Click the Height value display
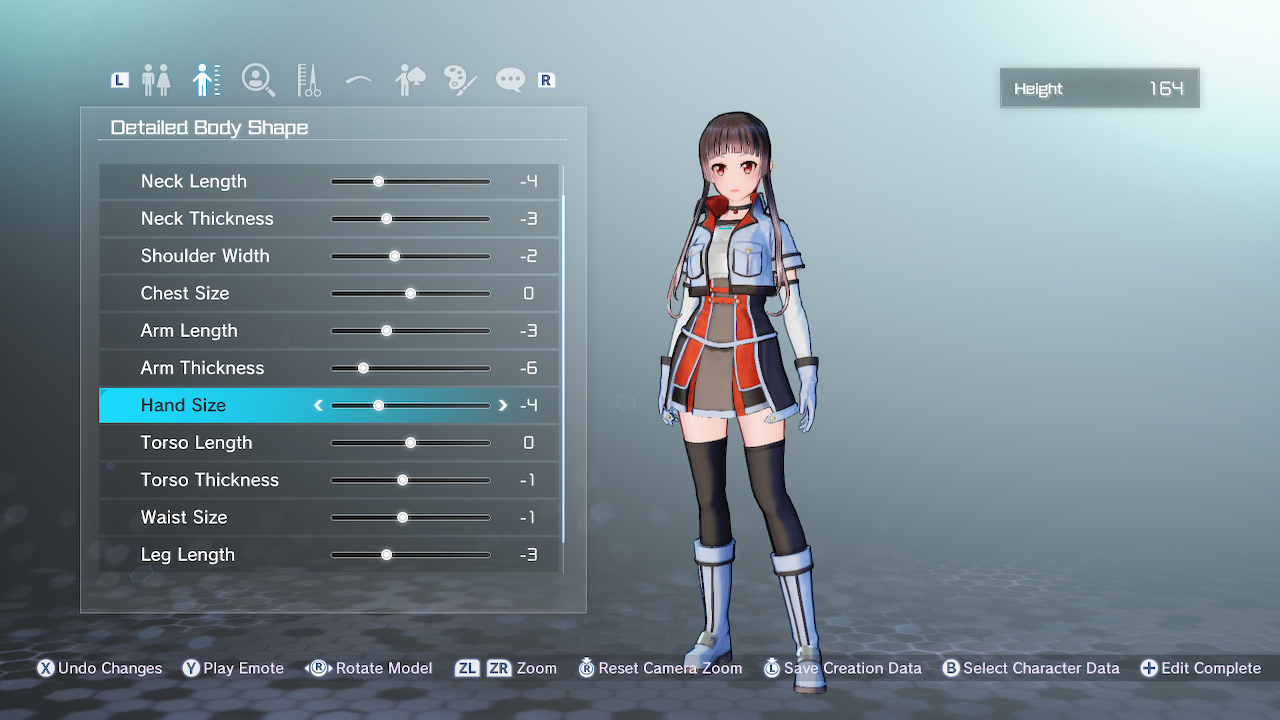1280x720 pixels. pyautogui.click(x=1099, y=88)
